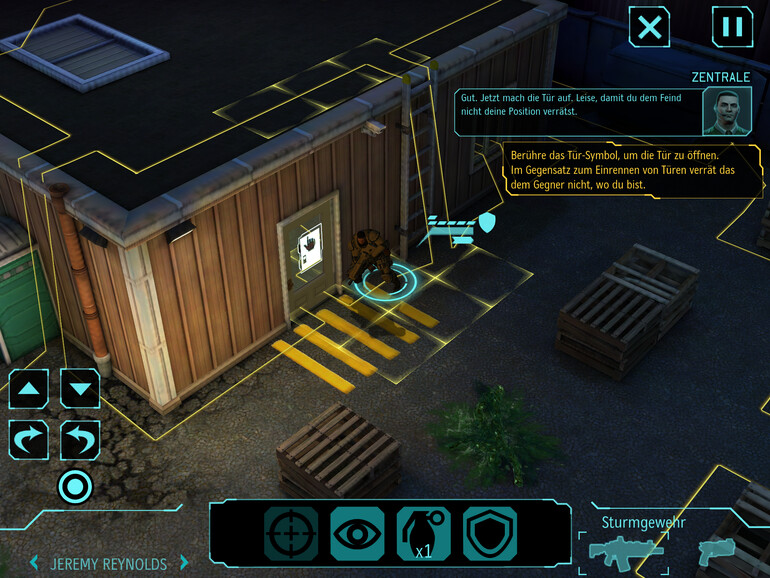Close the view with the X button
770x578 pixels.
[649, 27]
